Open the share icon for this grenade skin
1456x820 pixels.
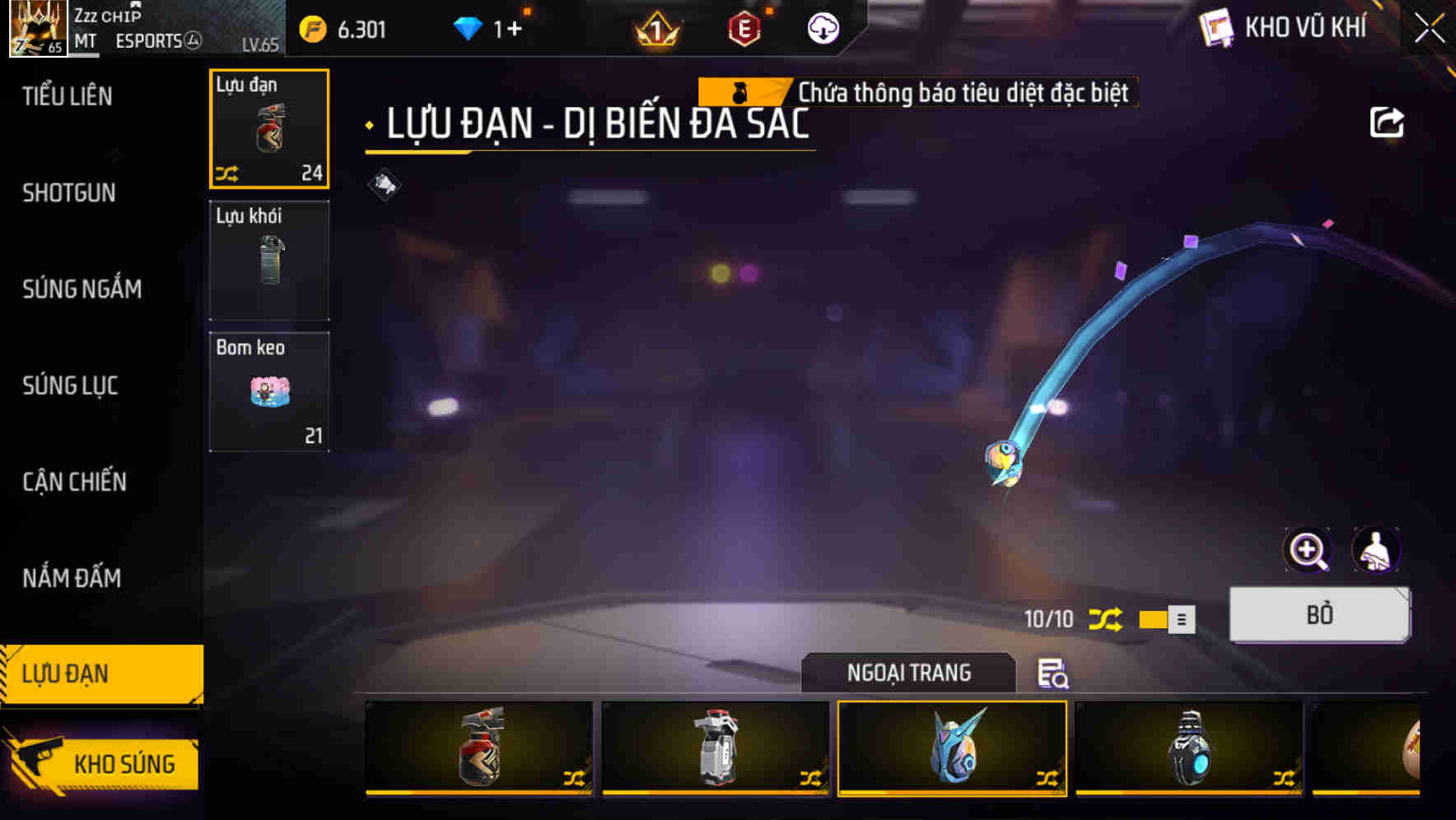[1388, 122]
